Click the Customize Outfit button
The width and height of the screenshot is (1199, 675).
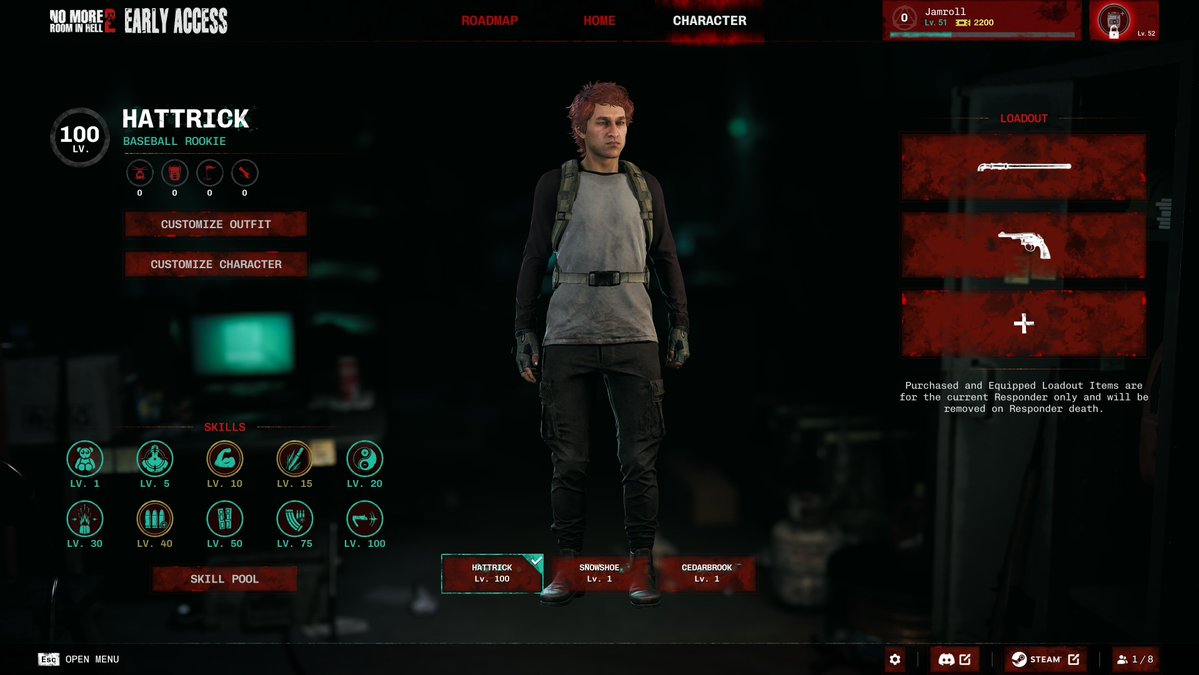[x=216, y=224]
